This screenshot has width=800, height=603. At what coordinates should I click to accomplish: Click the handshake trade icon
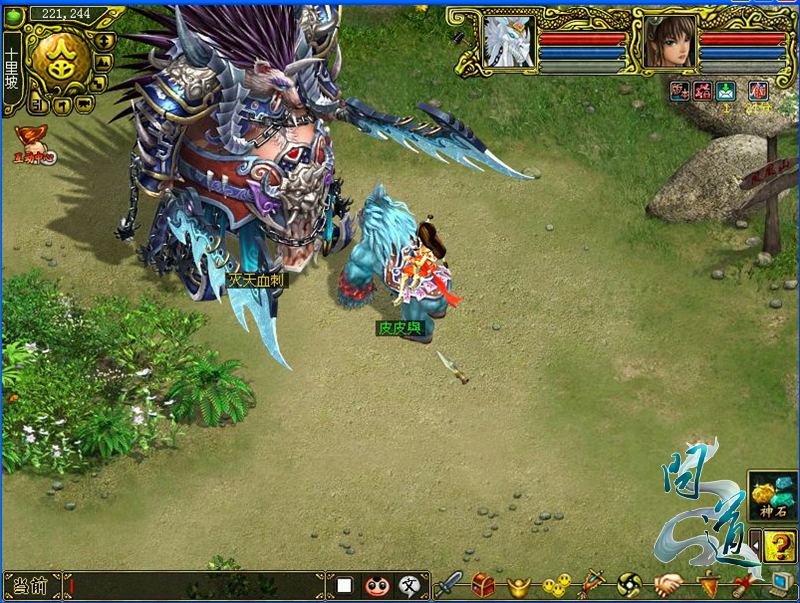pos(668,584)
